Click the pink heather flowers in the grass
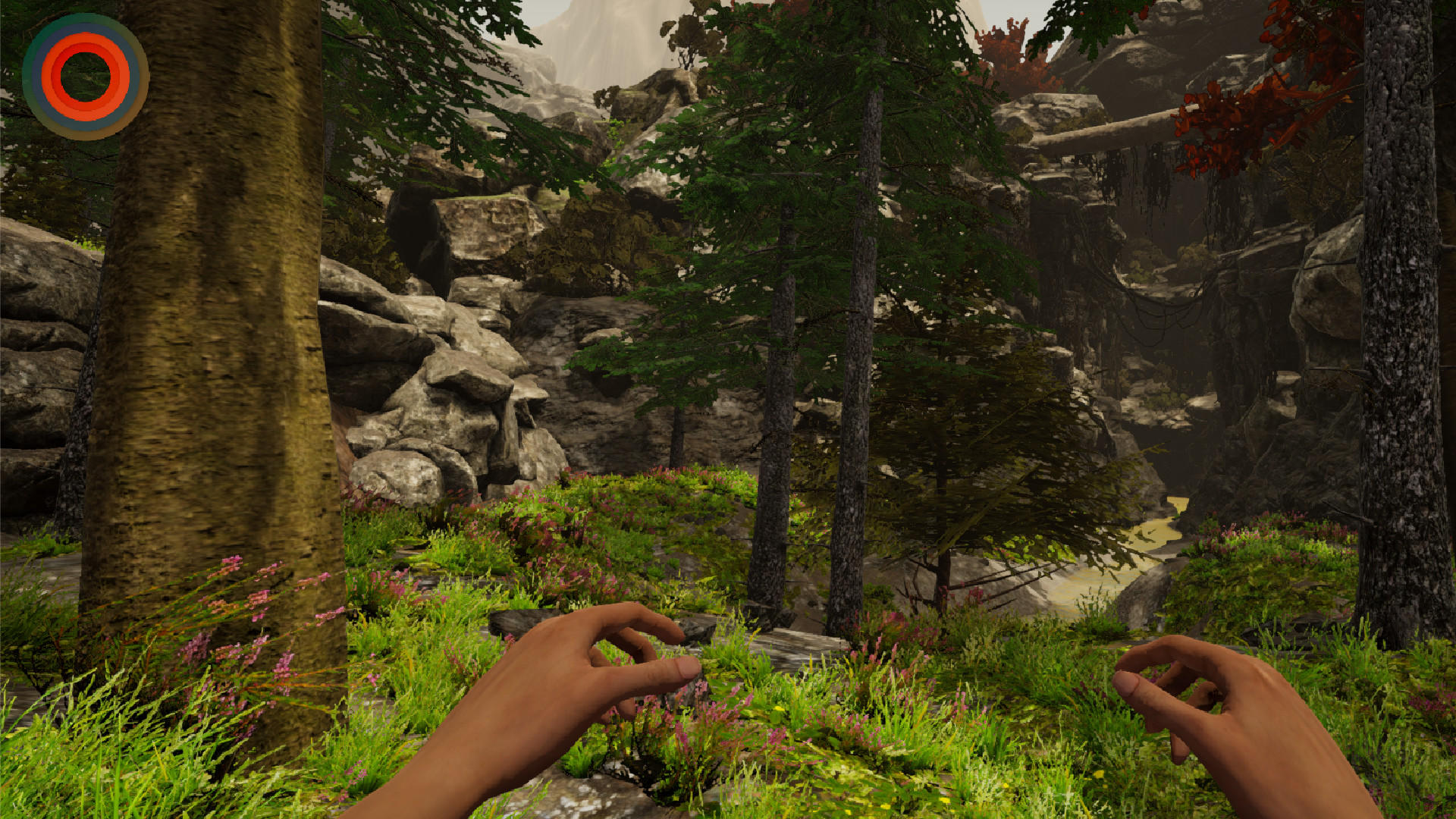 click(258, 607)
